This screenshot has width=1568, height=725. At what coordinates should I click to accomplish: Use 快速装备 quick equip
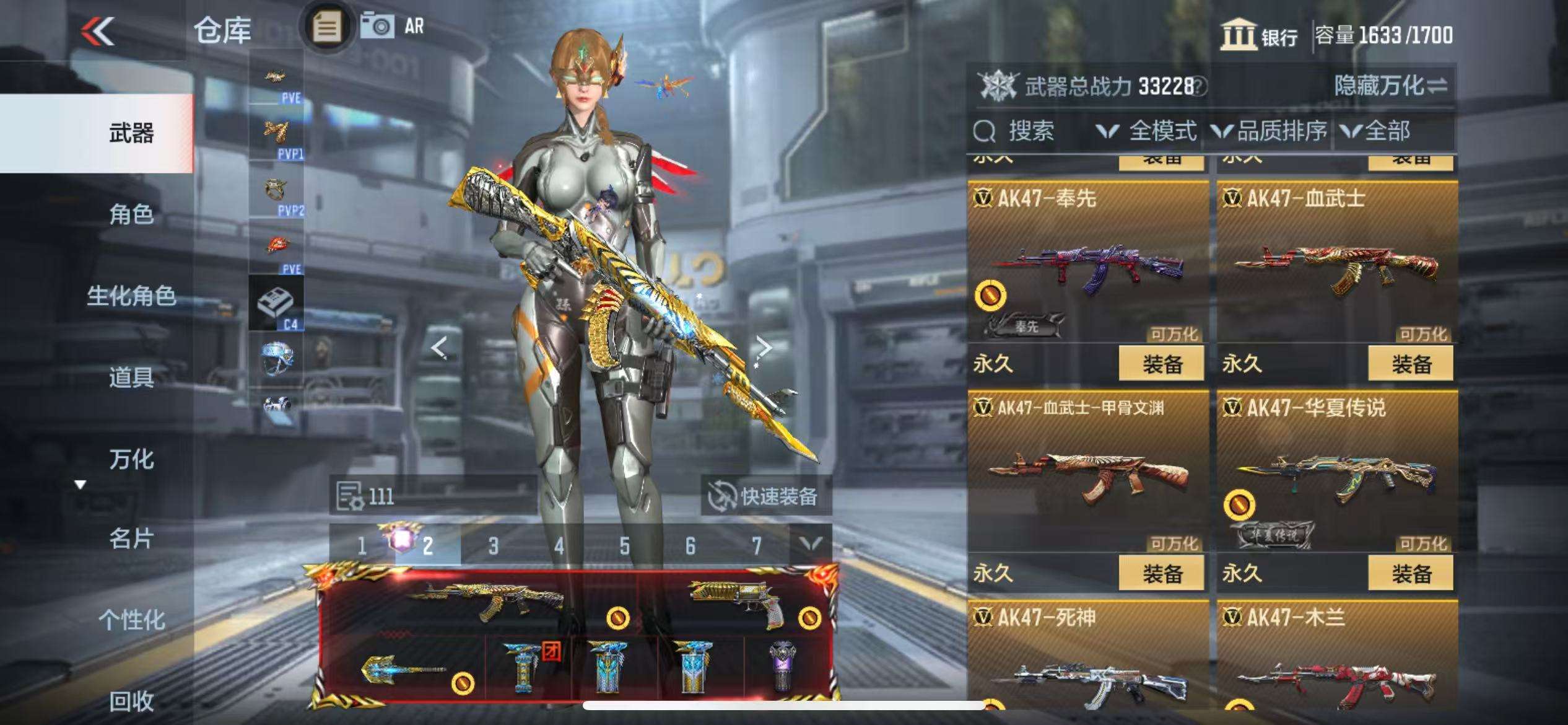tap(764, 496)
